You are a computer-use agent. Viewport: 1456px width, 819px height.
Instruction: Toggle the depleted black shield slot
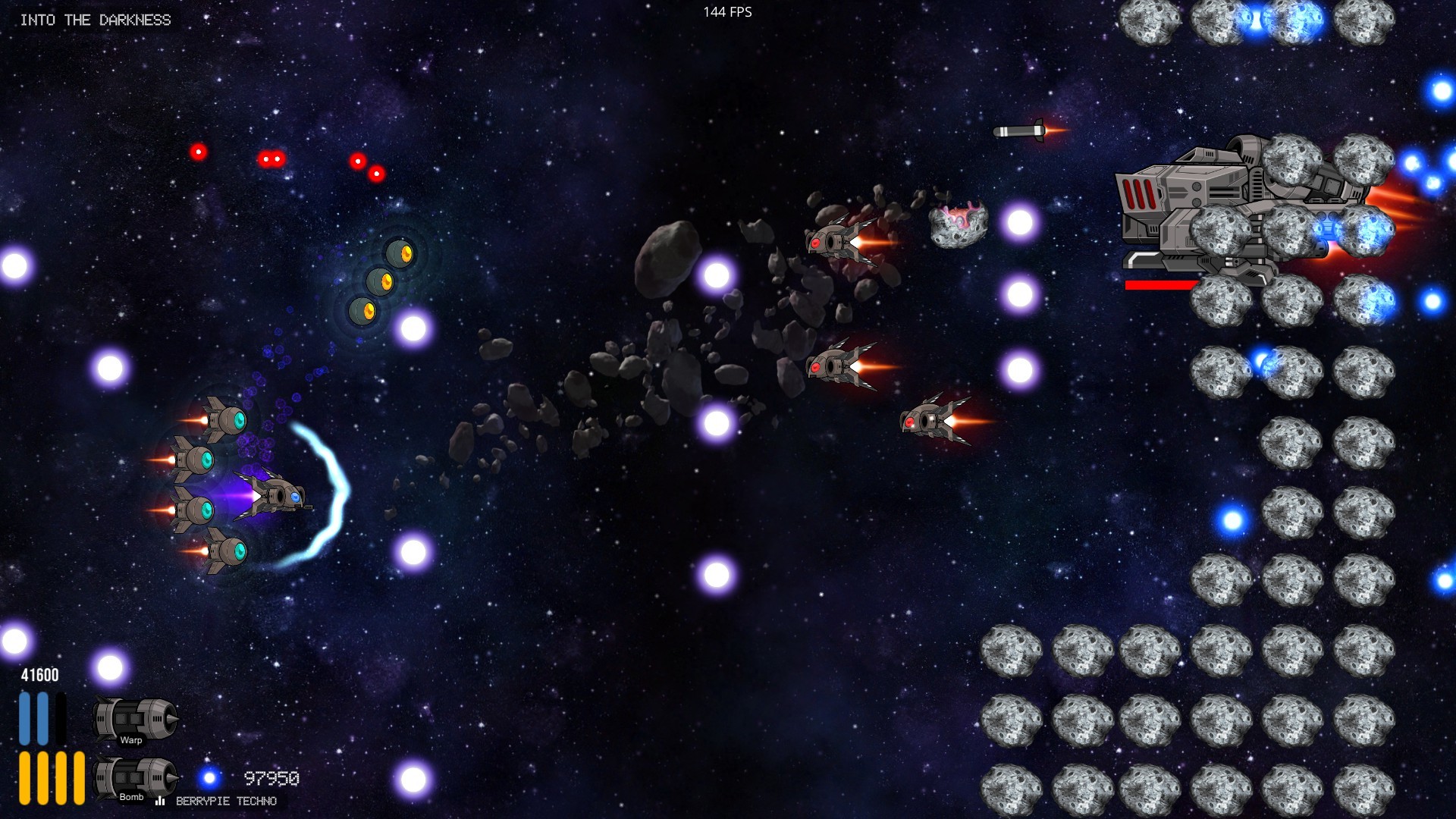(61, 717)
